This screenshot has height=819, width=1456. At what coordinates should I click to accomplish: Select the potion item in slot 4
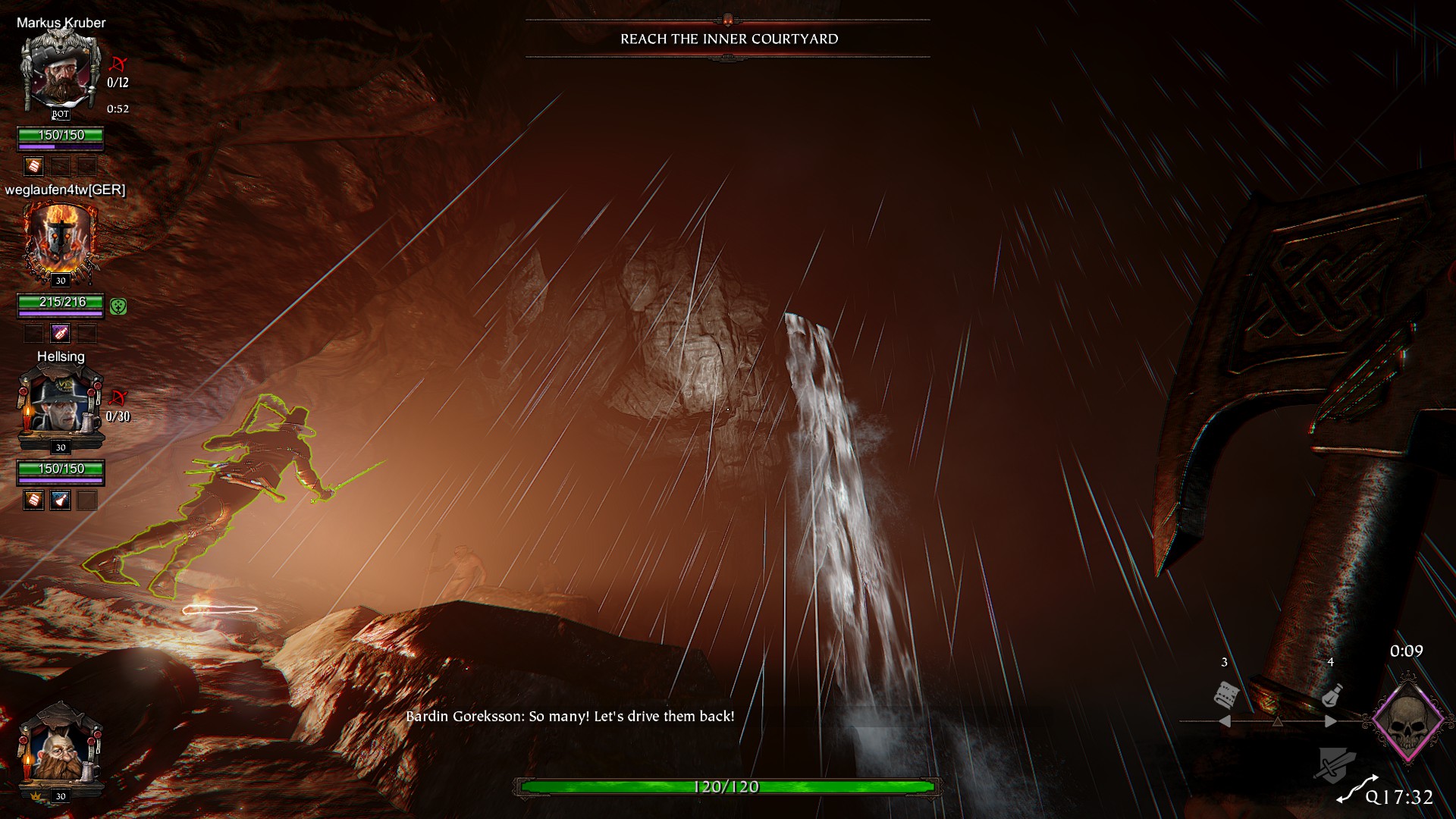(1332, 694)
